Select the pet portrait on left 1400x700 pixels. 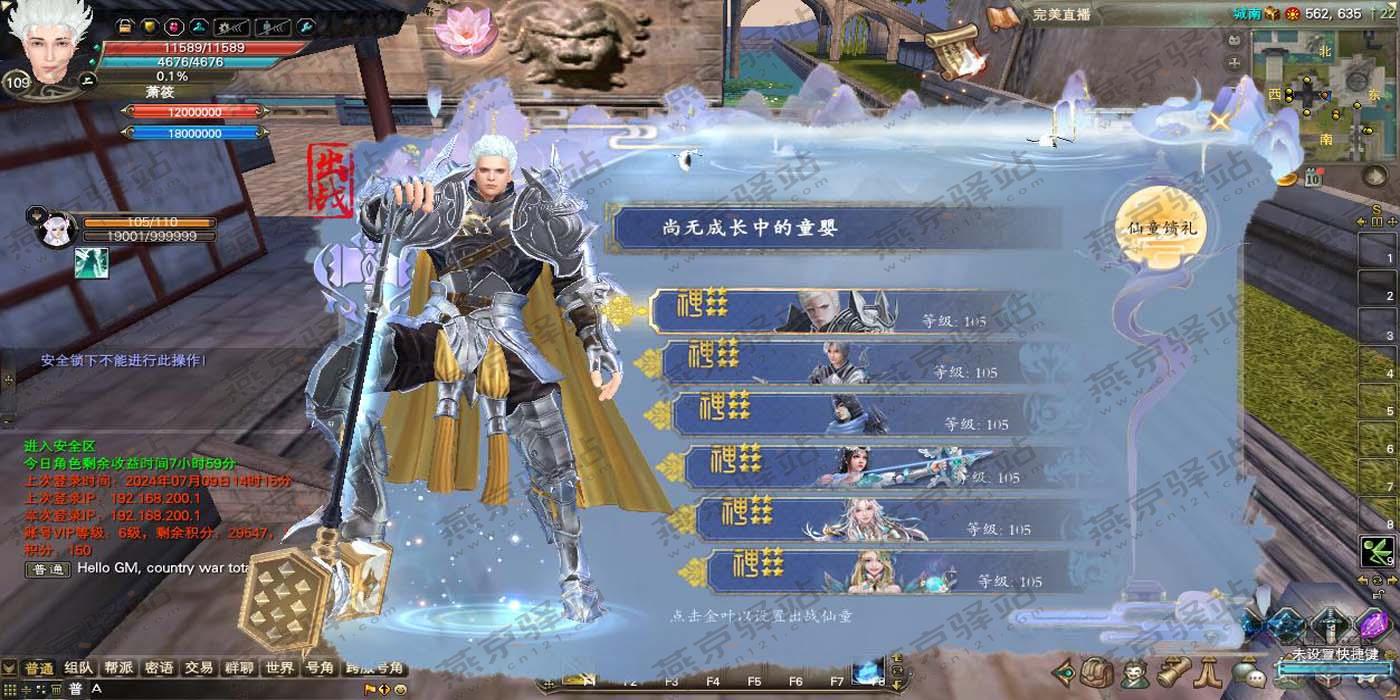(x=57, y=230)
